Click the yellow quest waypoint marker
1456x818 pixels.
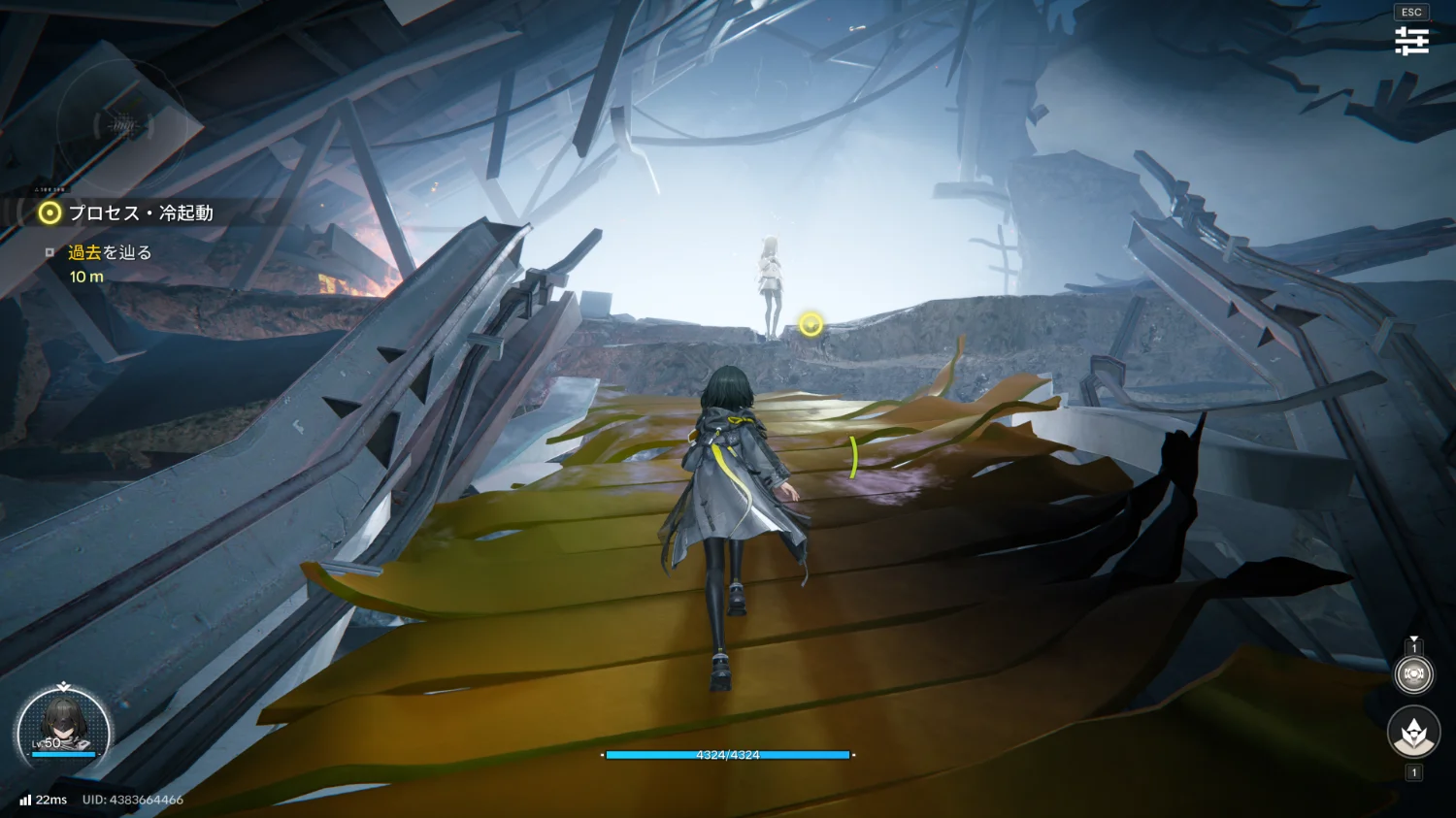811,324
